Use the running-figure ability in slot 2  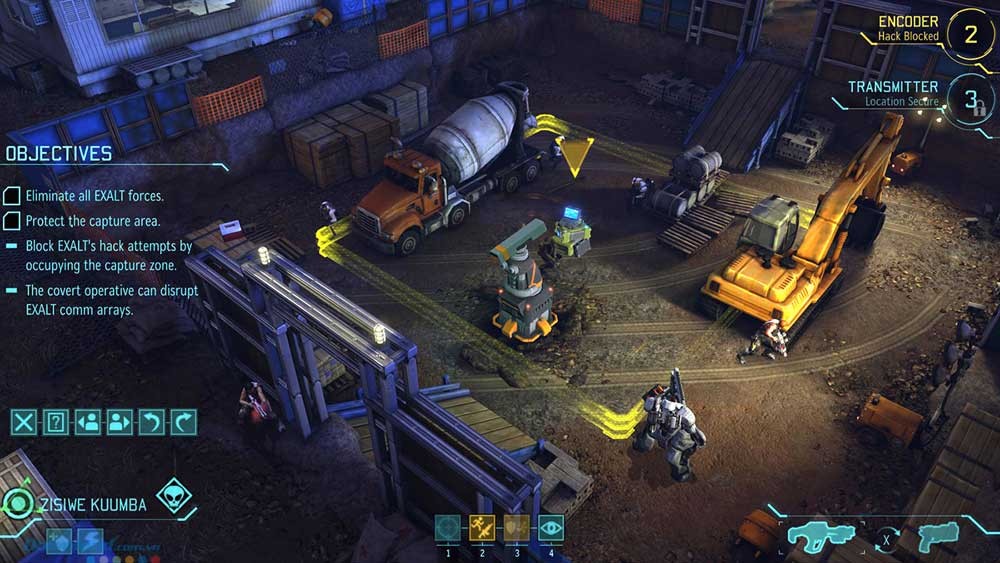[x=482, y=528]
